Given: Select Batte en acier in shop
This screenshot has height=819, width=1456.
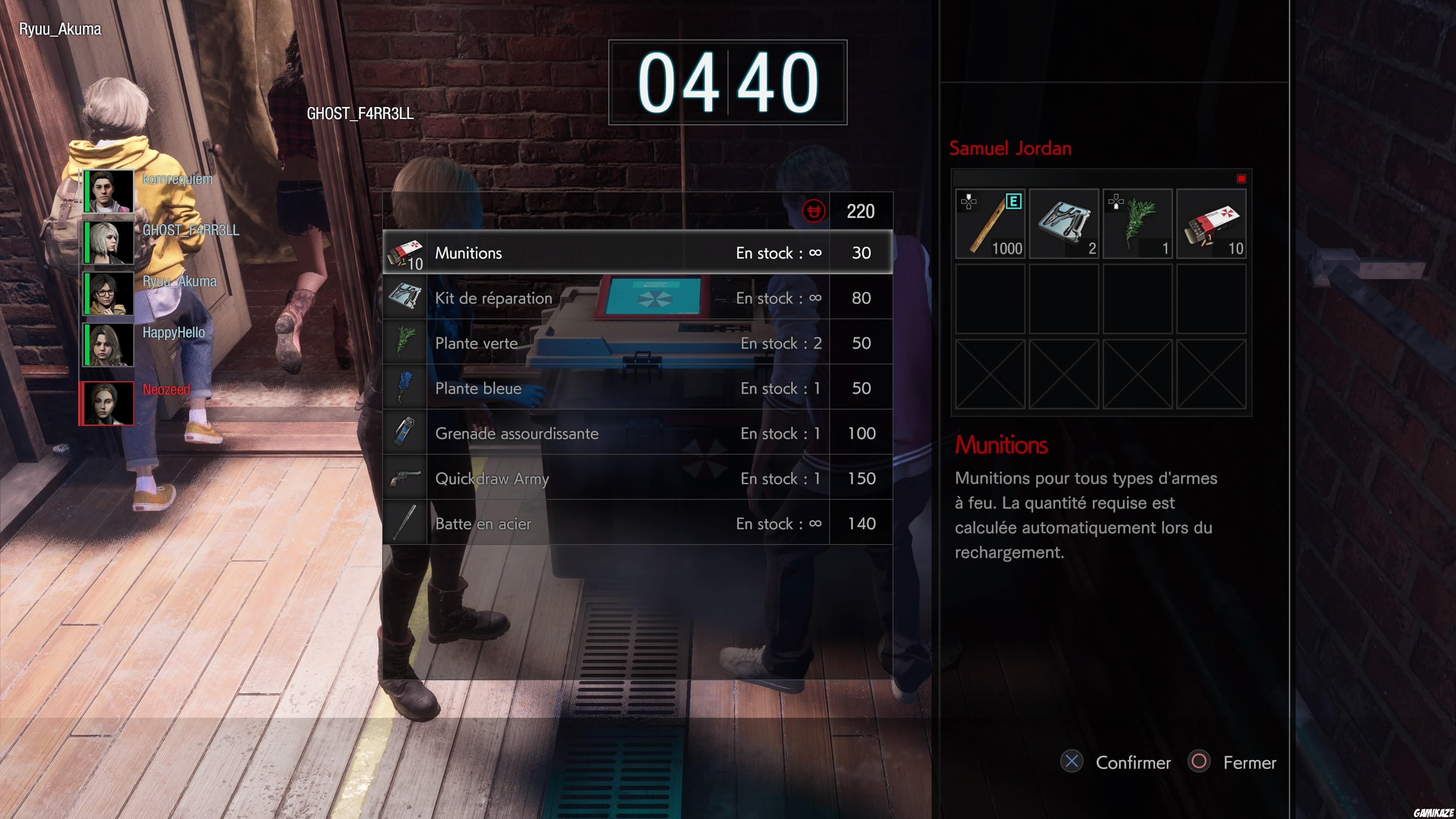Looking at the screenshot, I should pyautogui.click(x=637, y=524).
